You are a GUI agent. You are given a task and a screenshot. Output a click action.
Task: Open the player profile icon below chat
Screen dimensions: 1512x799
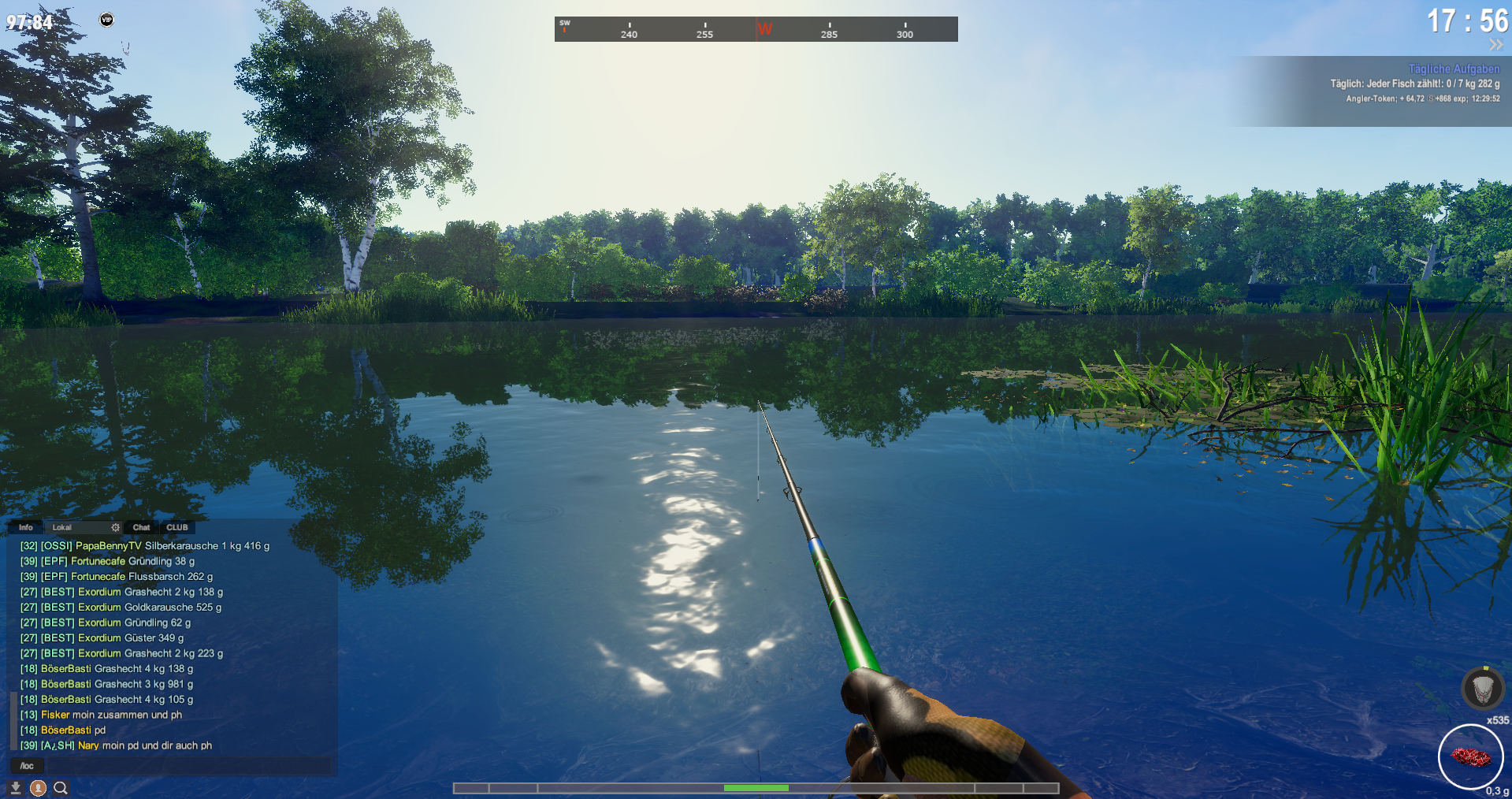38,787
